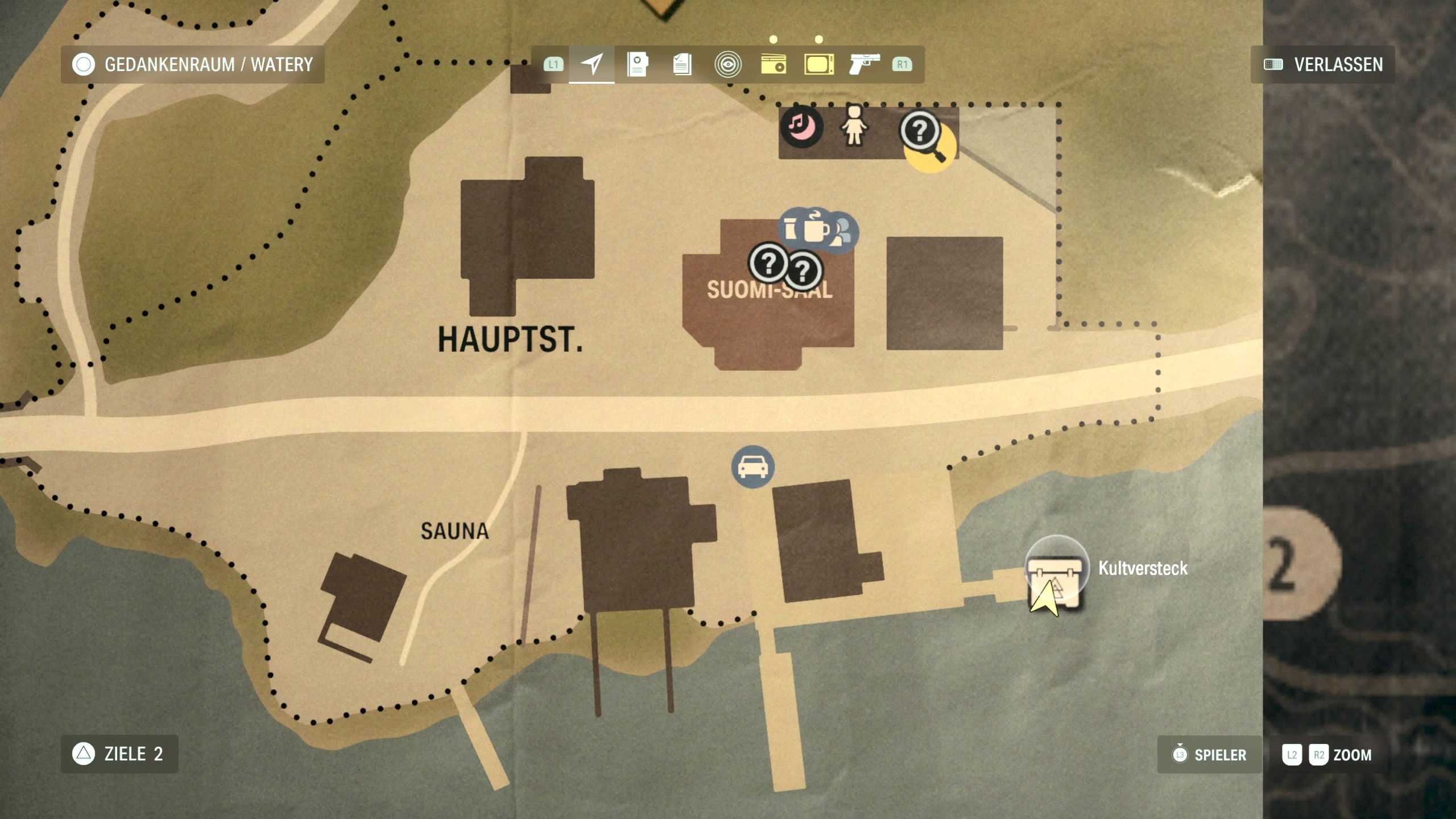The image size is (1456, 819).
Task: Click the Gedankenraum / Watery button
Action: click(192, 64)
